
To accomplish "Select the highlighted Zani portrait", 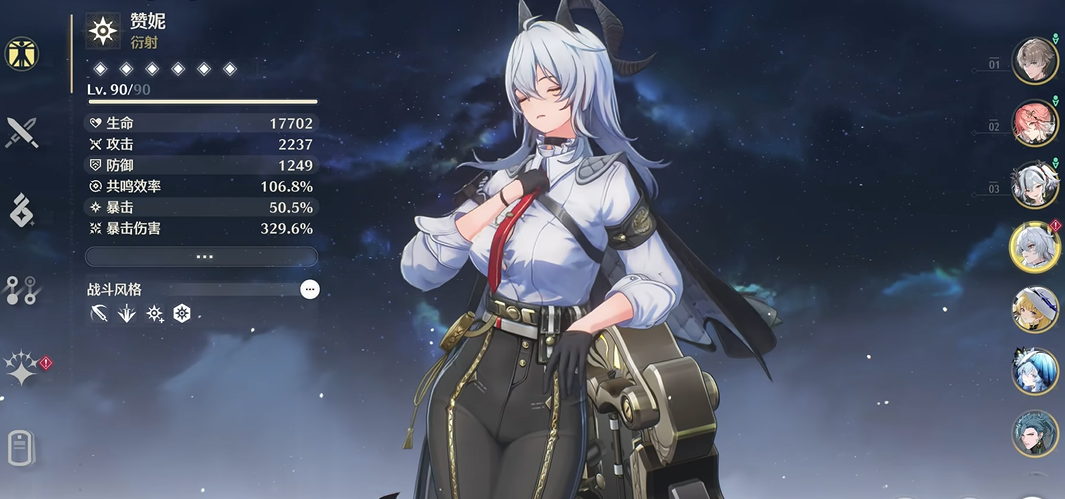I will (1034, 246).
